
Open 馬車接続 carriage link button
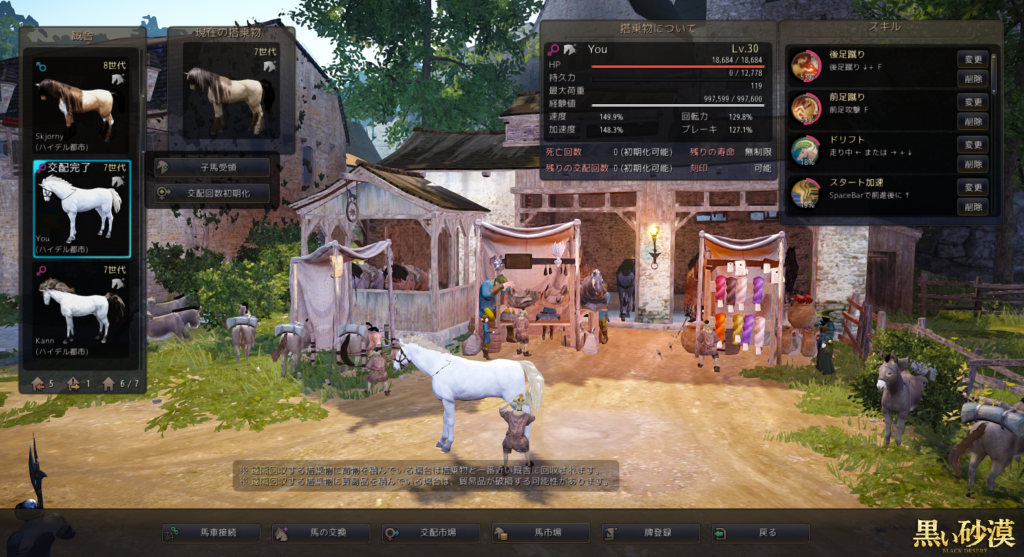point(211,533)
